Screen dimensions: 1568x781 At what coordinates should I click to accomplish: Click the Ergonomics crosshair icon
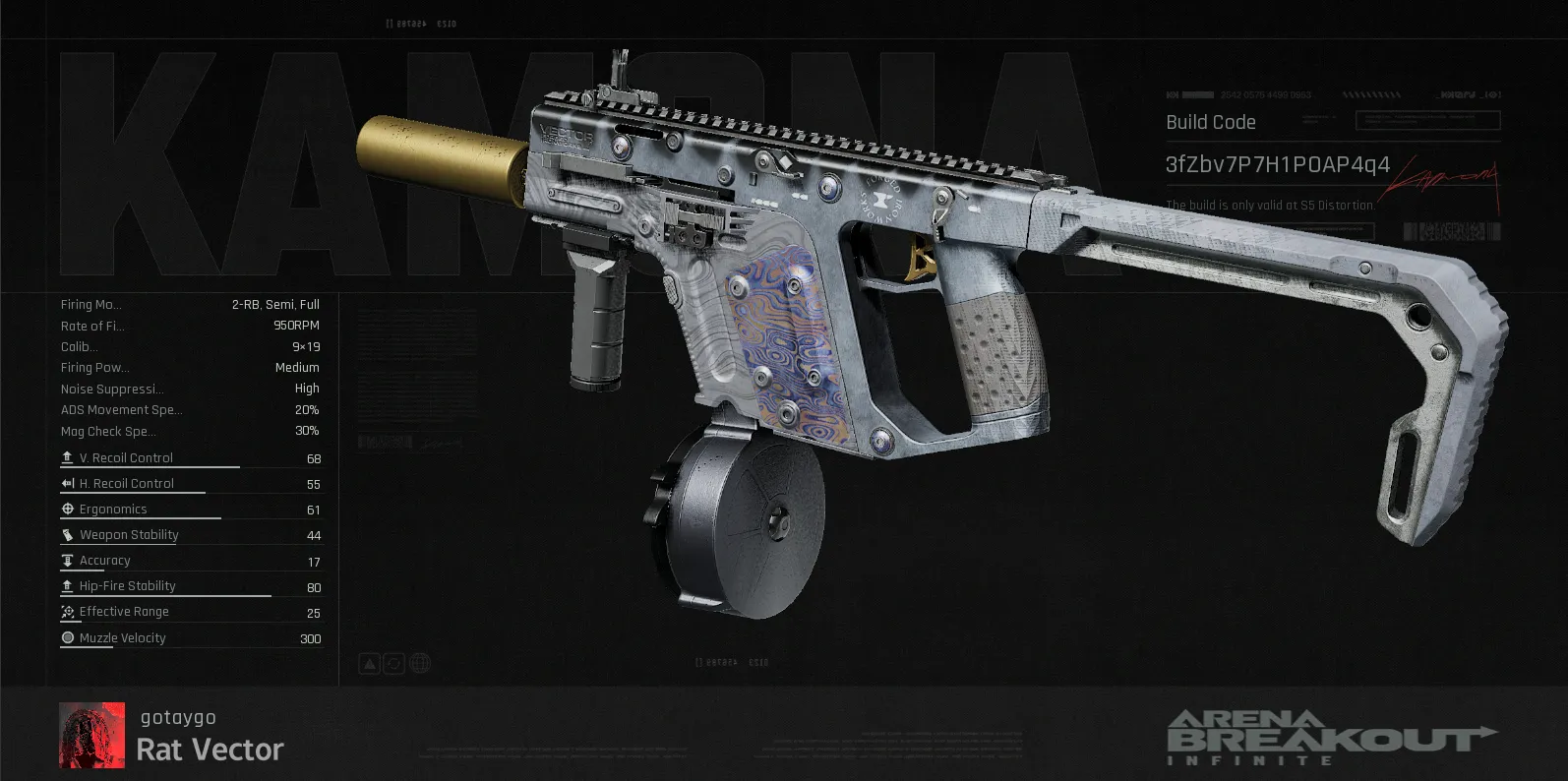(67, 509)
